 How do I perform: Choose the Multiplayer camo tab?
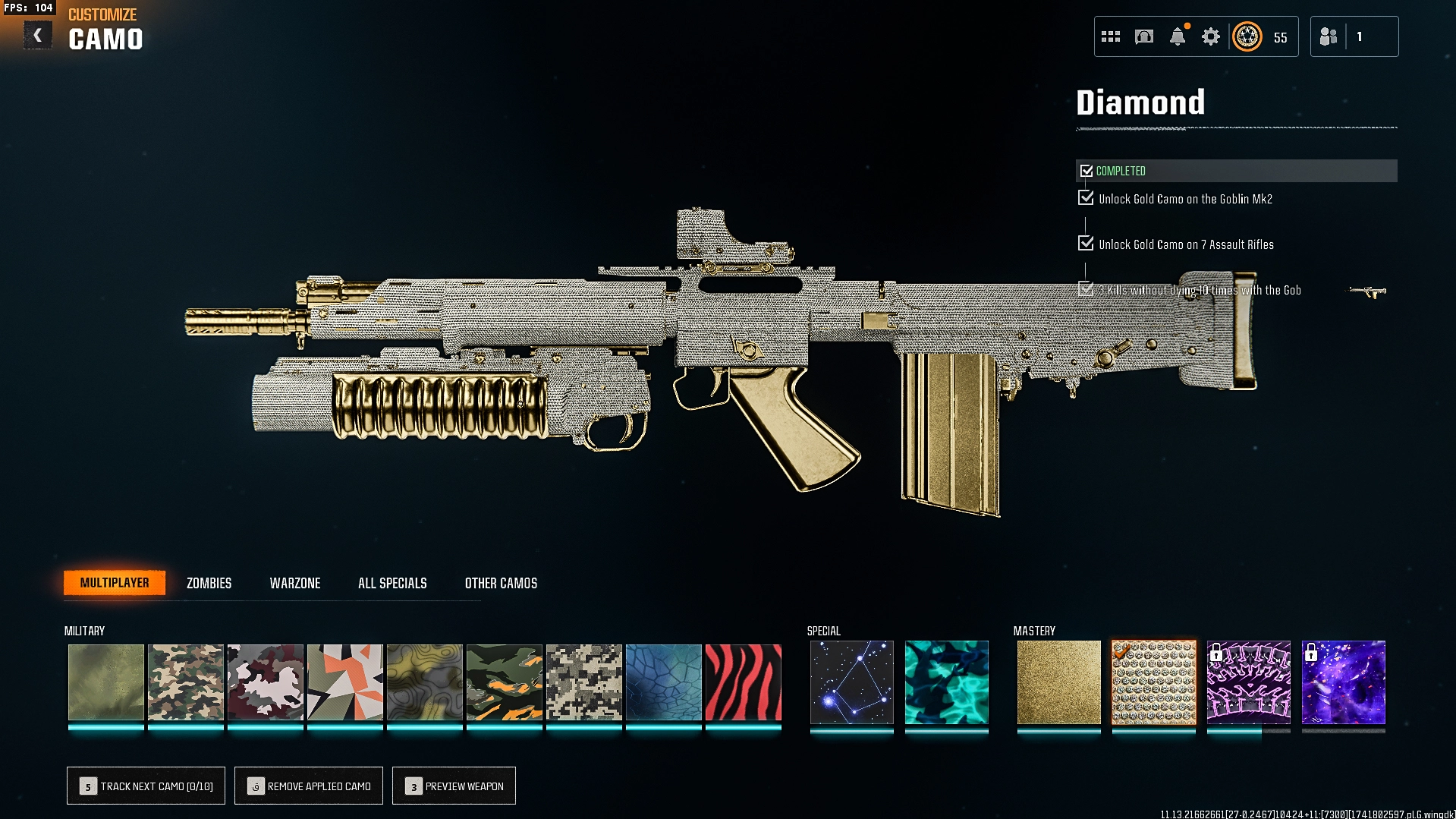[115, 583]
